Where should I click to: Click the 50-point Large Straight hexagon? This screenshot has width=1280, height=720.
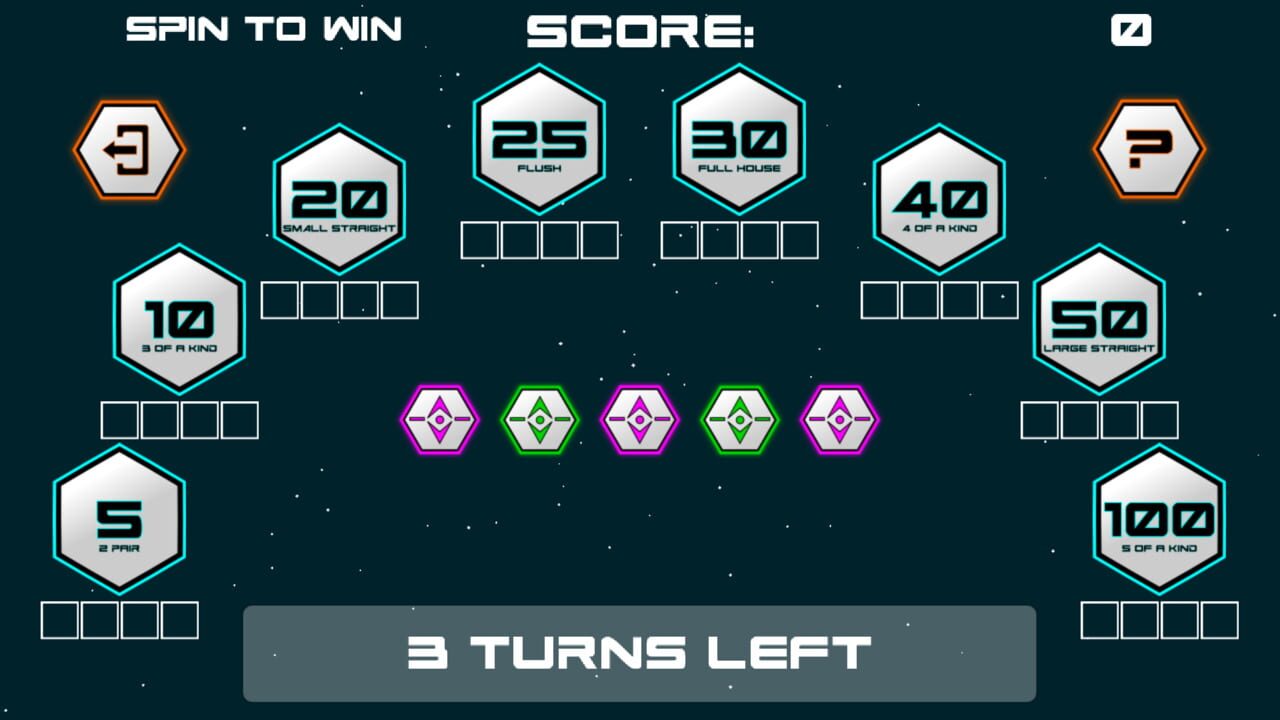point(1099,321)
